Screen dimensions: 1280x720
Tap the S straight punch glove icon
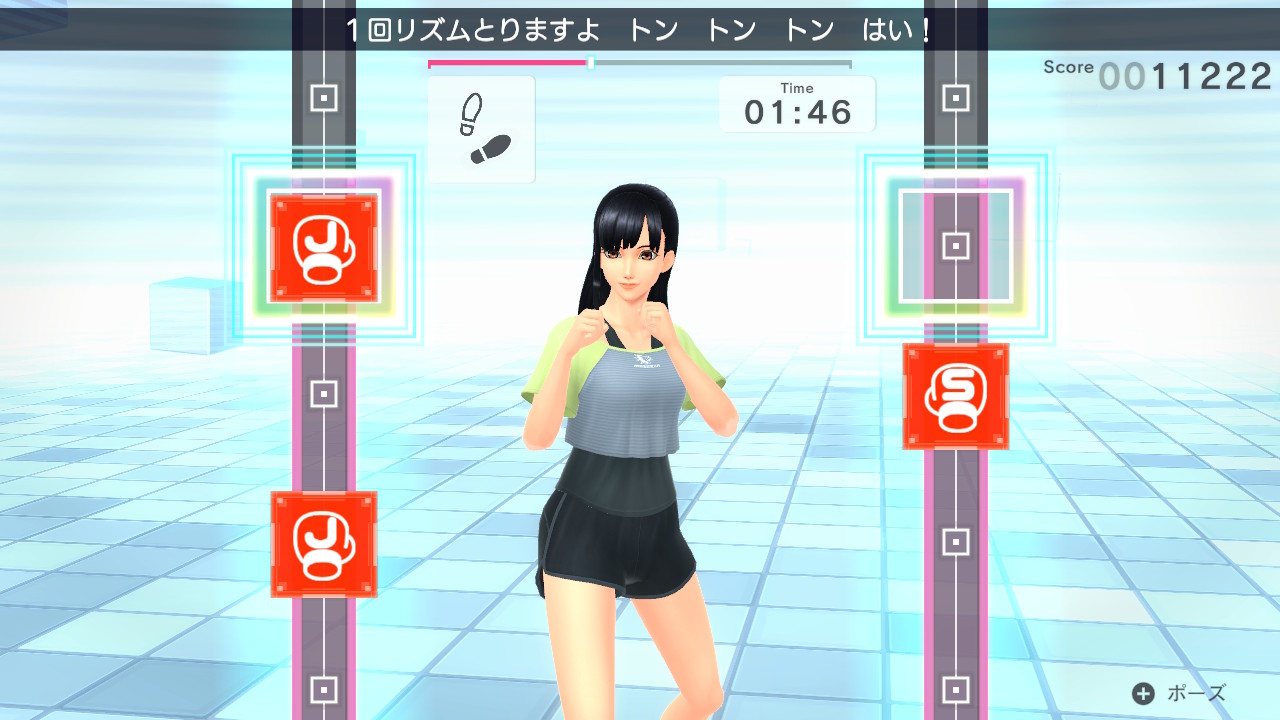[955, 394]
